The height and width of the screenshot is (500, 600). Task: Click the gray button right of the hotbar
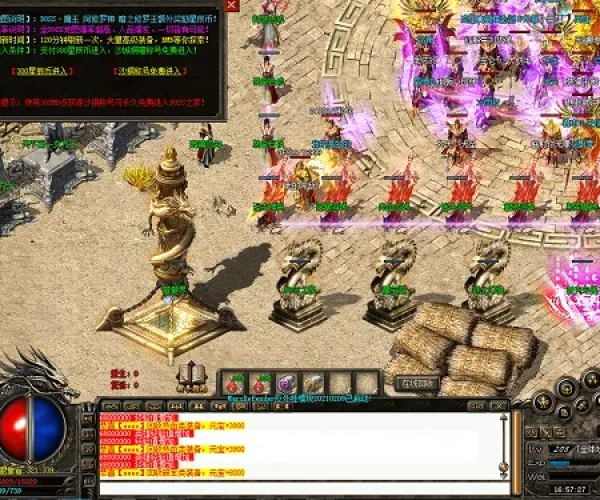click(417, 382)
